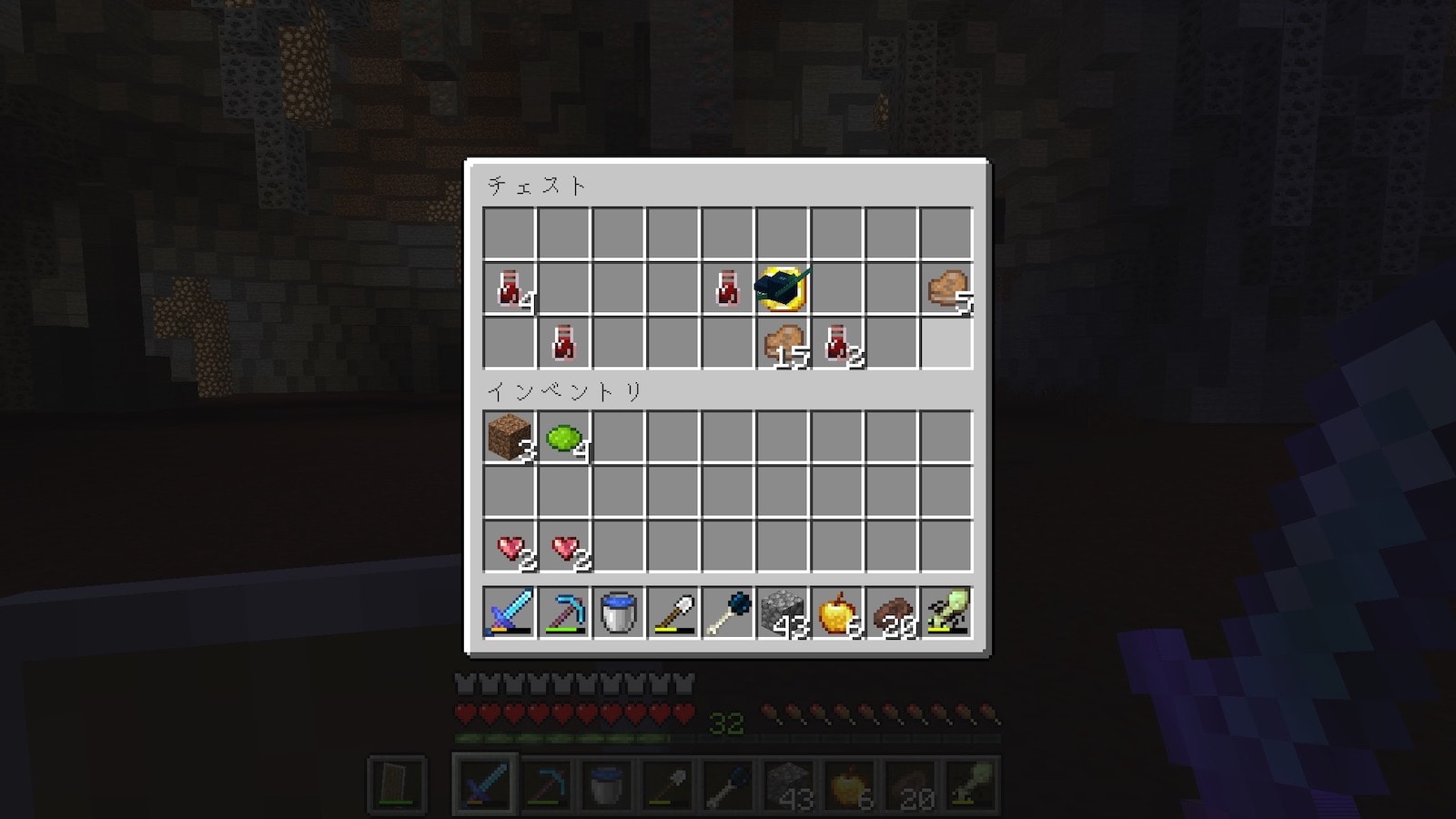Pick up the water bucket

tap(619, 612)
